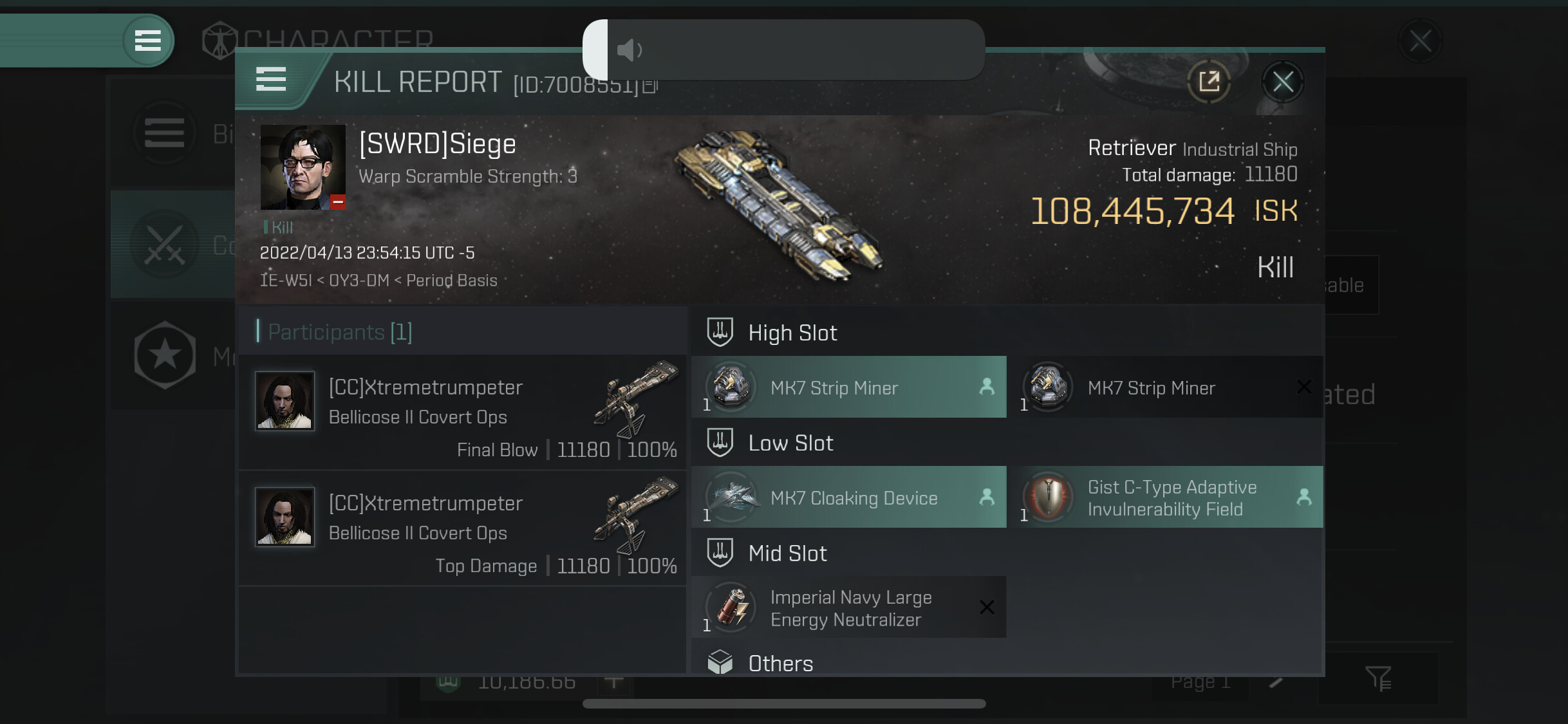The width and height of the screenshot is (1568, 724).
Task: Inspect Gist C-Type Adaptive Invulnerability Field
Action: pos(1165,497)
